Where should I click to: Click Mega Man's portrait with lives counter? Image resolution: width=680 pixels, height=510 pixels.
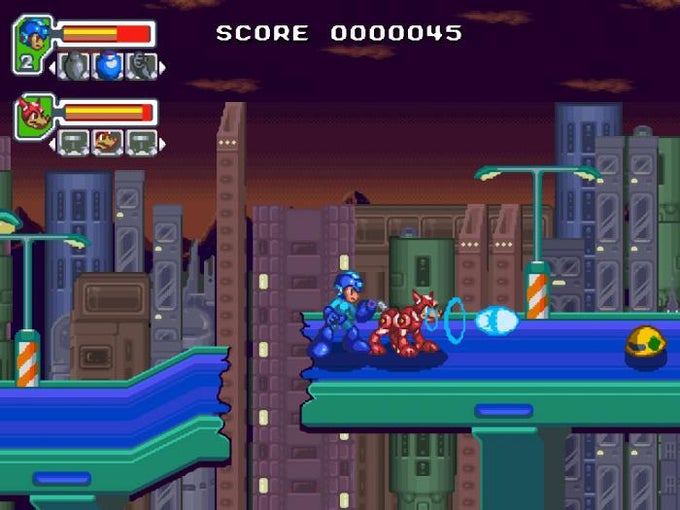tap(32, 43)
